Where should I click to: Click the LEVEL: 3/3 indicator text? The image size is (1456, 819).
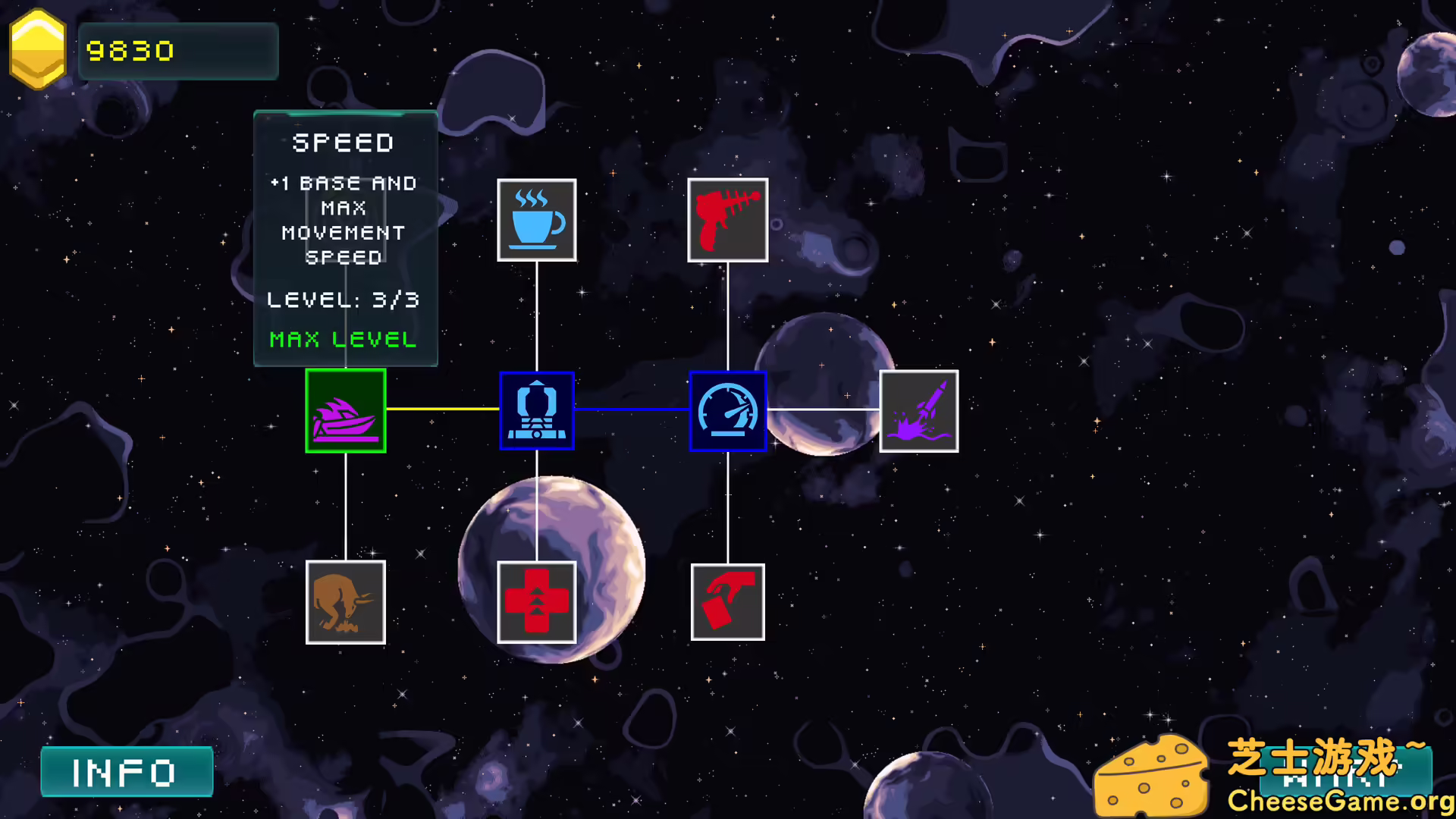click(x=343, y=299)
